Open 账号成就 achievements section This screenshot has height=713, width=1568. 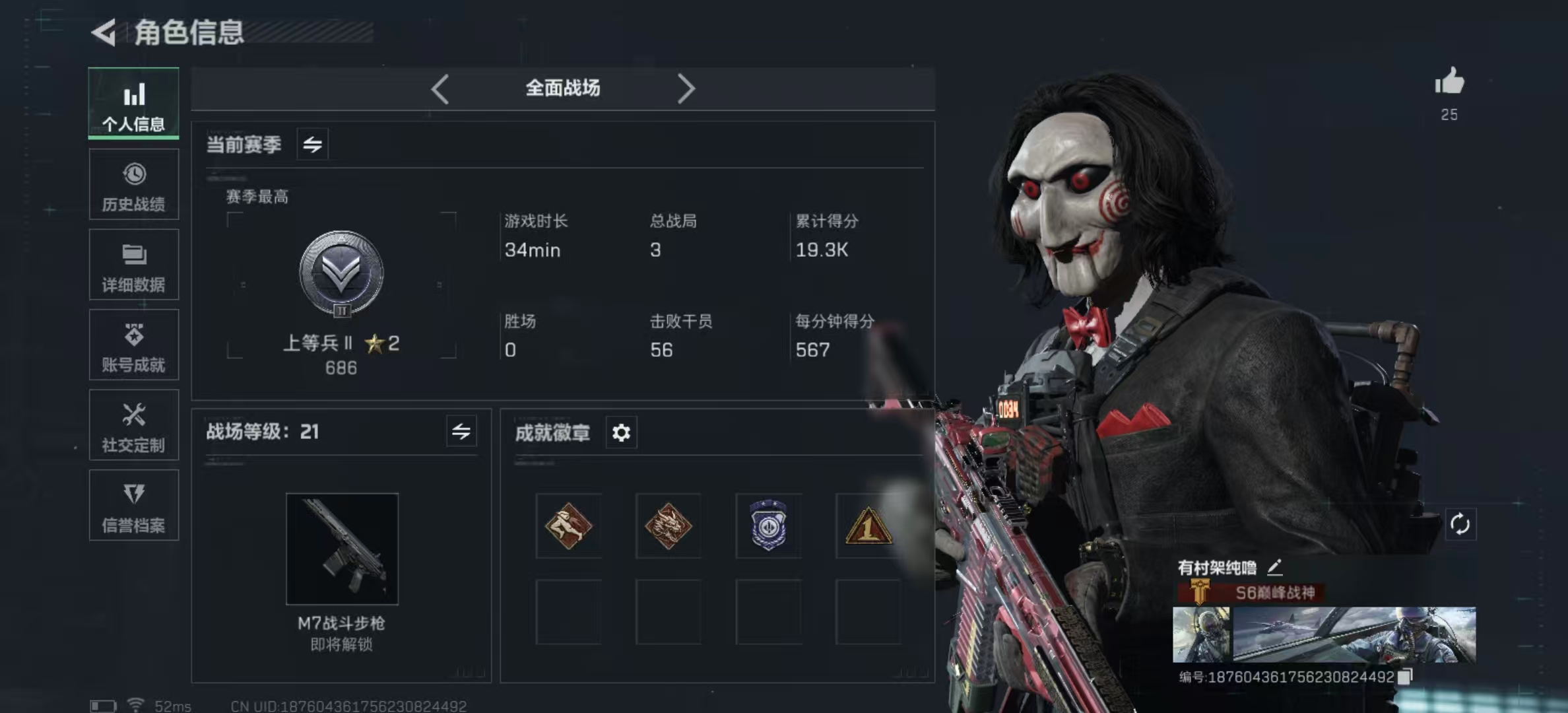point(134,346)
